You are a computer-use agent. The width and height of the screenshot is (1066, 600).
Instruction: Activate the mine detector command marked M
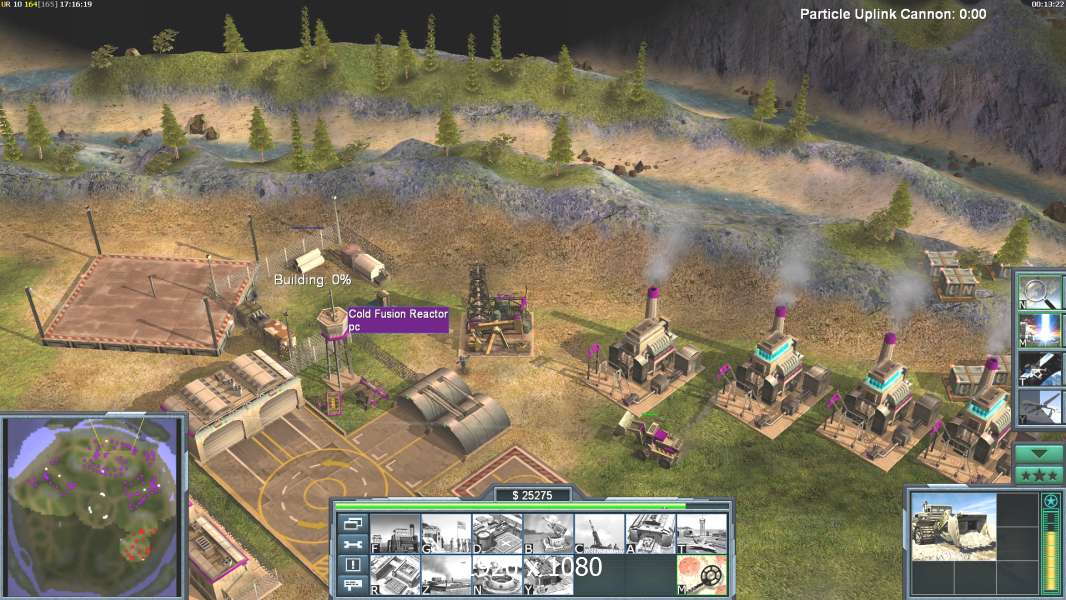coord(701,574)
